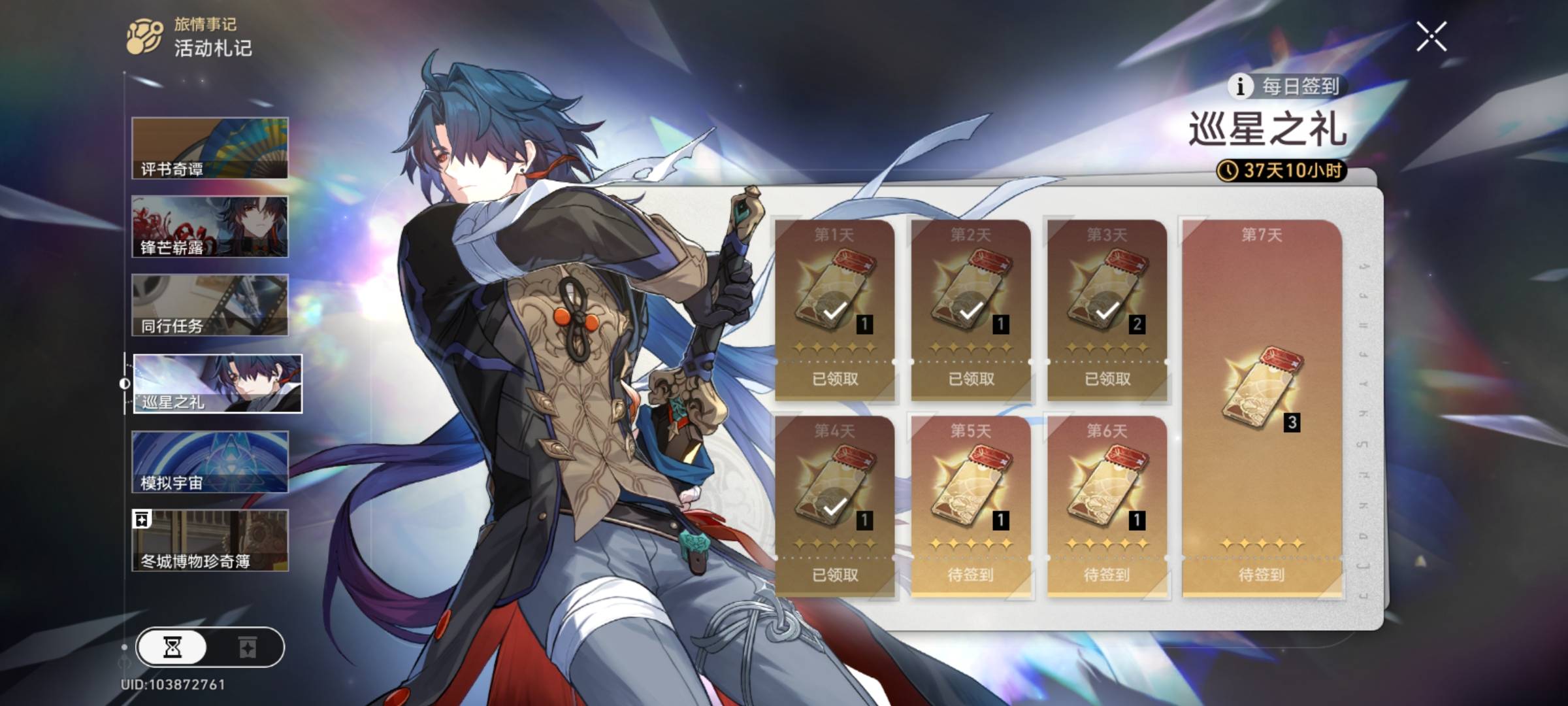Select the 同行任务 event entry
This screenshot has width=1568, height=706.
210,305
